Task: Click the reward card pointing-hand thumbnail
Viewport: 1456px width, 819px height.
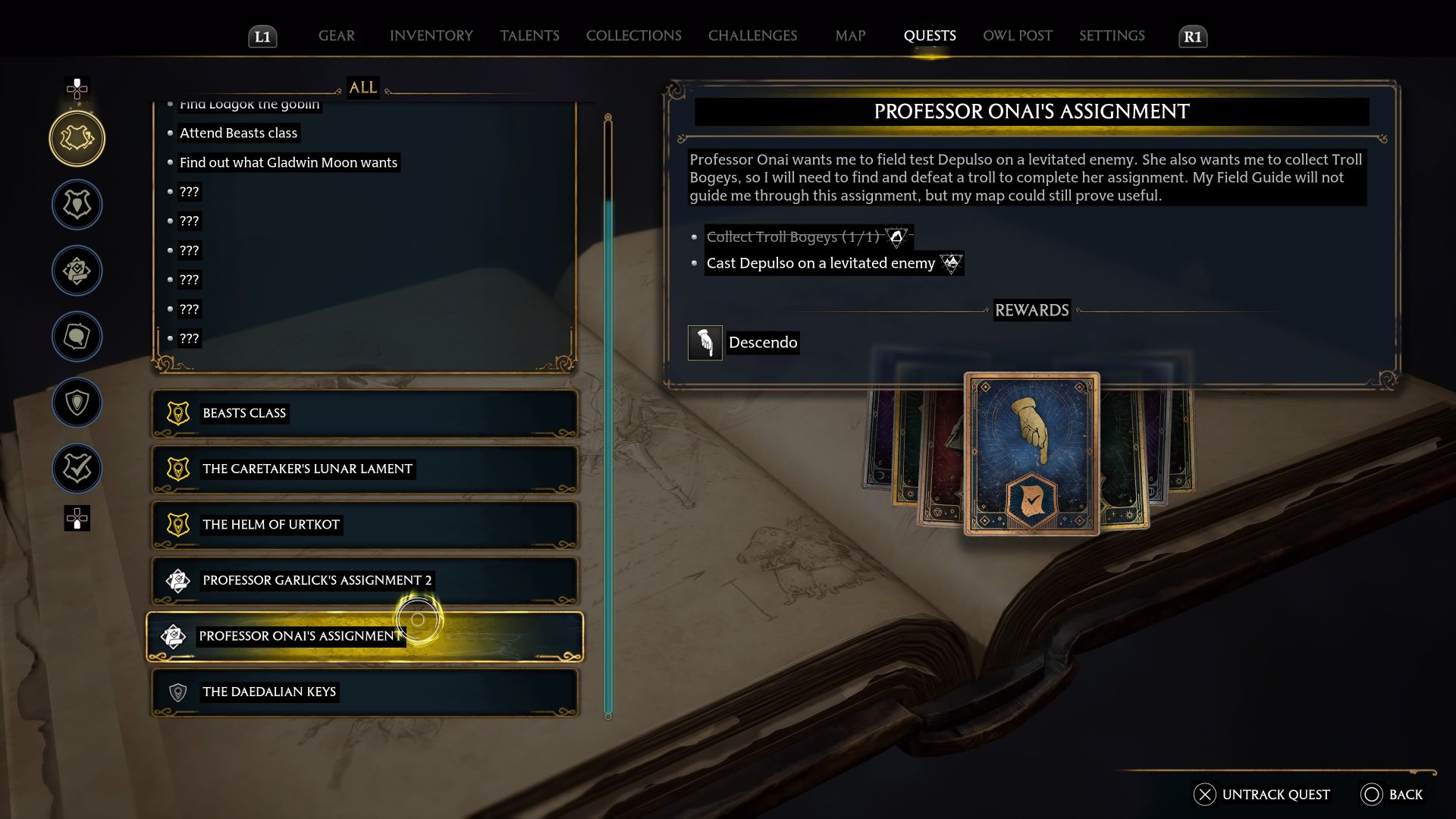Action: point(1031,453)
